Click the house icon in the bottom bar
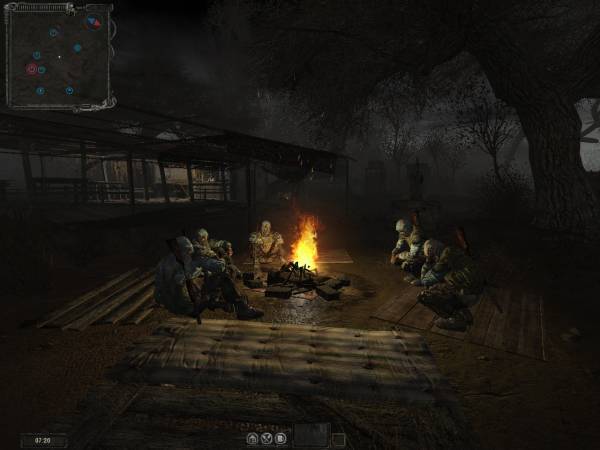The width and height of the screenshot is (600, 450). (252, 437)
